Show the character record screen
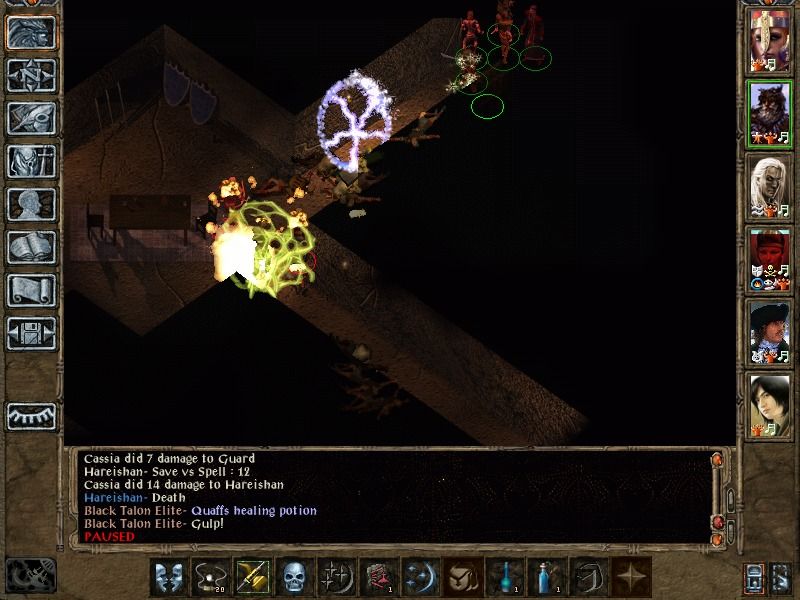This screenshot has width=800, height=600. pos(31,204)
